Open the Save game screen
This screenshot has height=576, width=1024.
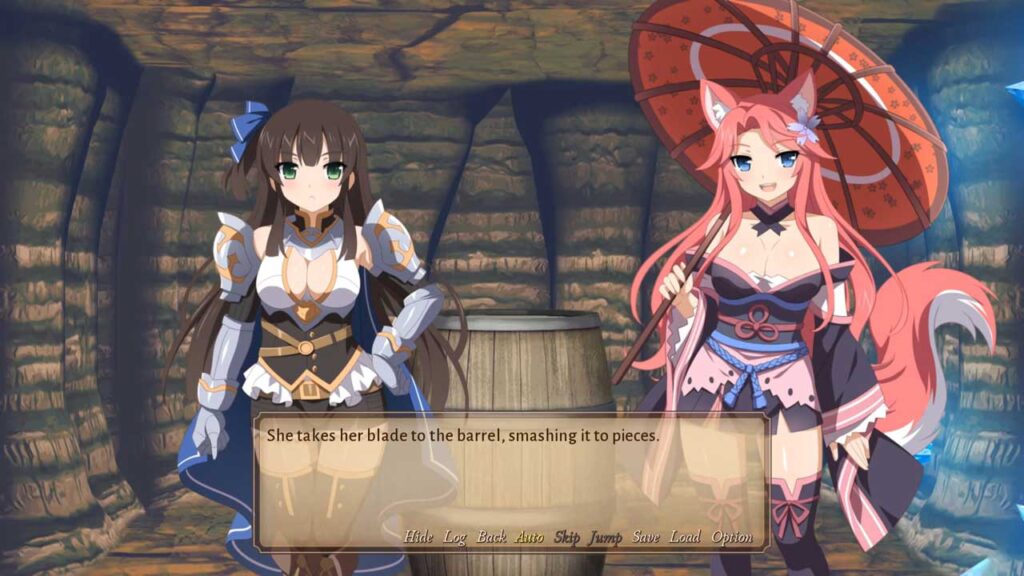pyautogui.click(x=646, y=537)
